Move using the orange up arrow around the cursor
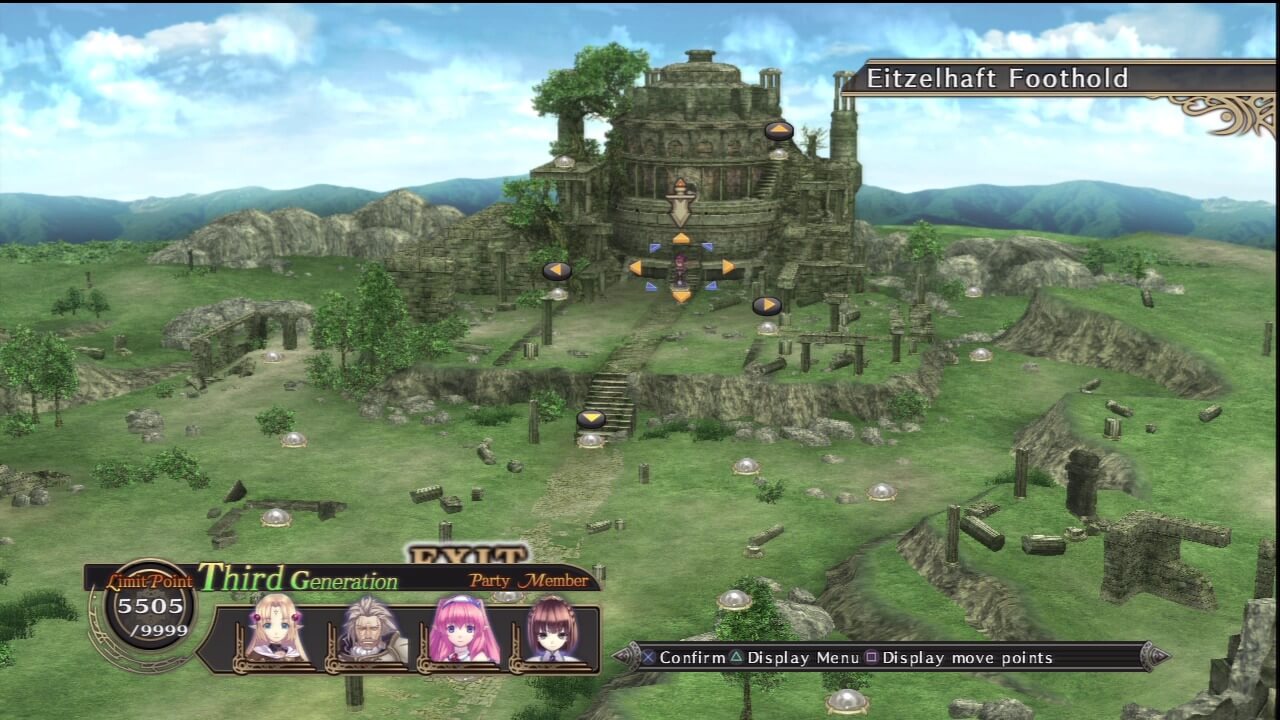Image resolution: width=1280 pixels, height=720 pixels. 680,238
